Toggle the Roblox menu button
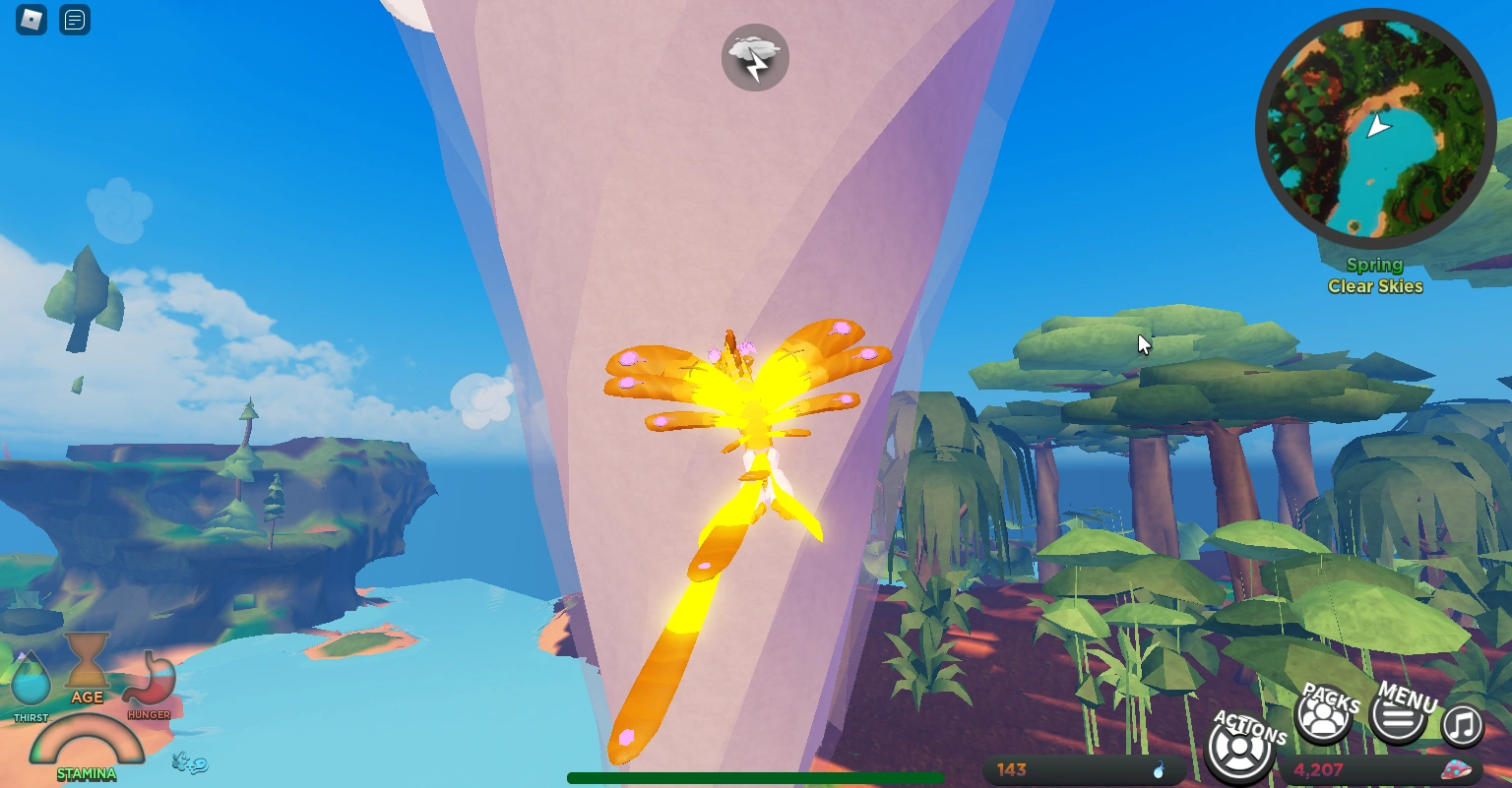Screen dimensions: 1512x788 pos(30,20)
